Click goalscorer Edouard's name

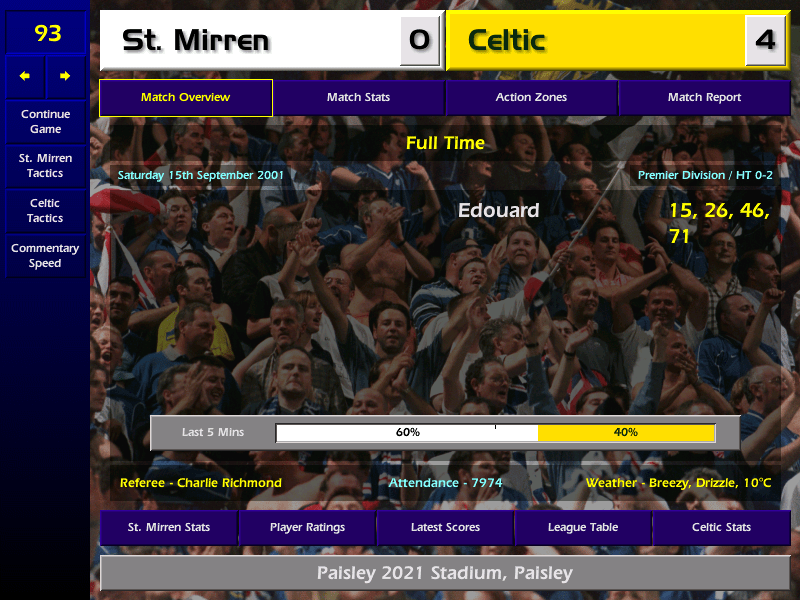pyautogui.click(x=498, y=210)
